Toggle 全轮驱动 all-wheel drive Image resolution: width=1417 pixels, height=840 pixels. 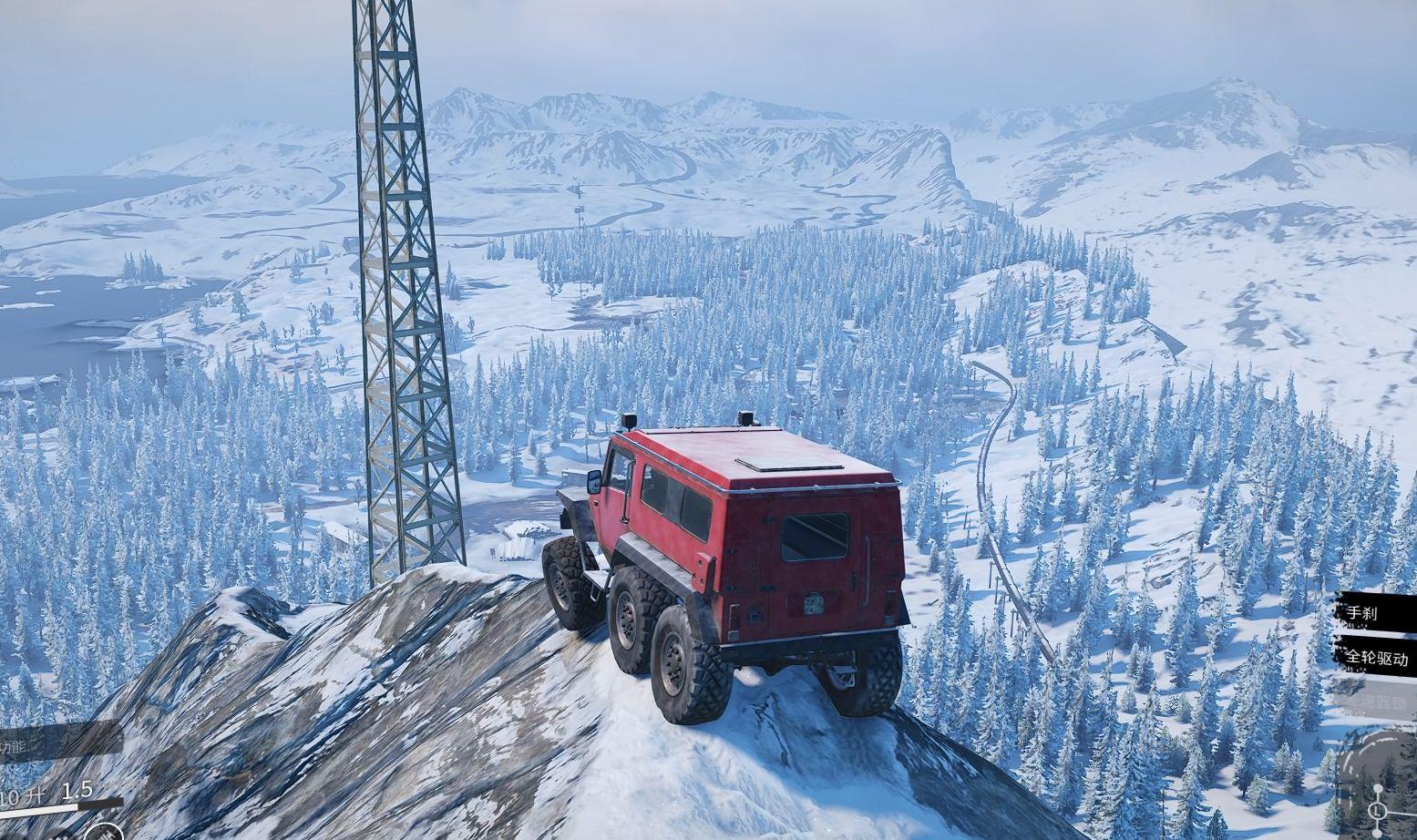tap(1376, 658)
